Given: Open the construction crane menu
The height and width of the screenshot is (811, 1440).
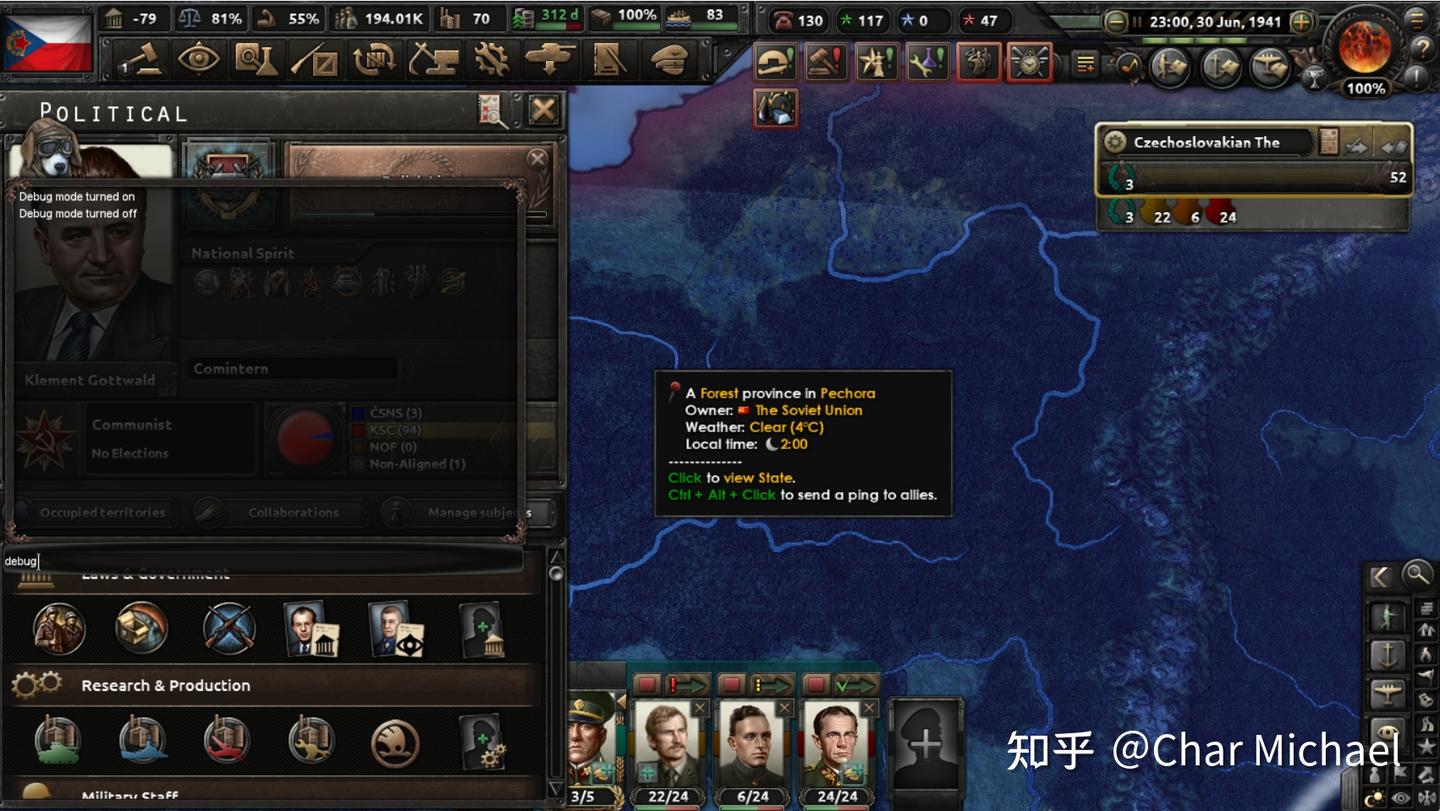Looking at the screenshot, I should (433, 61).
